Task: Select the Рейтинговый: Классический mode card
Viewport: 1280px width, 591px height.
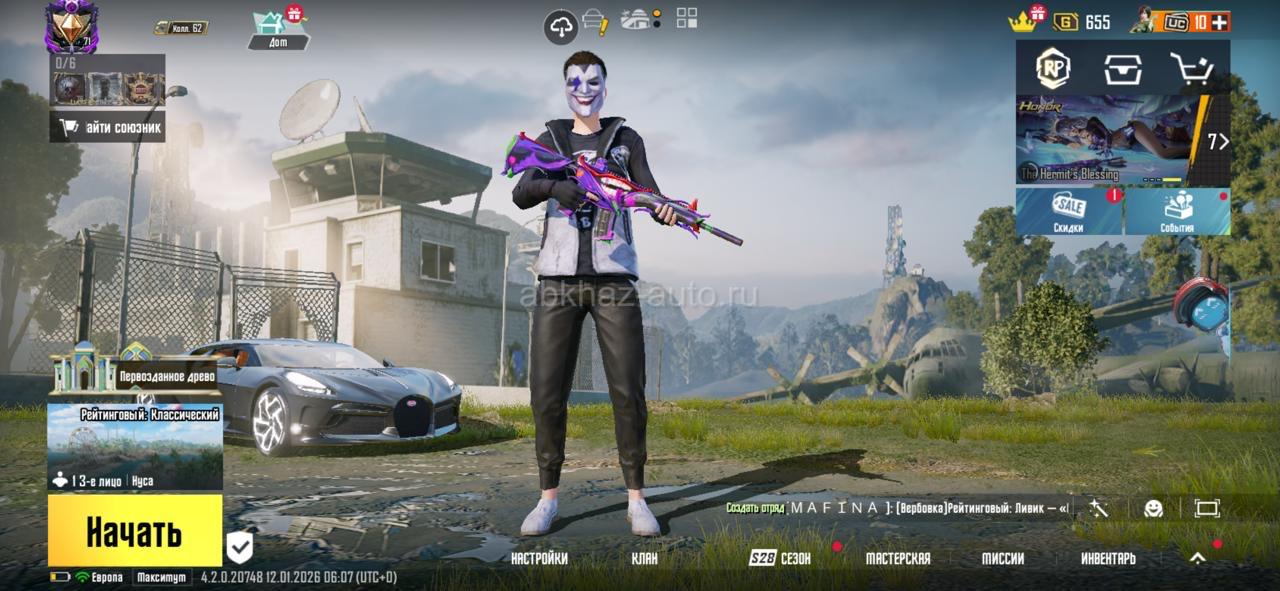Action: click(x=135, y=446)
